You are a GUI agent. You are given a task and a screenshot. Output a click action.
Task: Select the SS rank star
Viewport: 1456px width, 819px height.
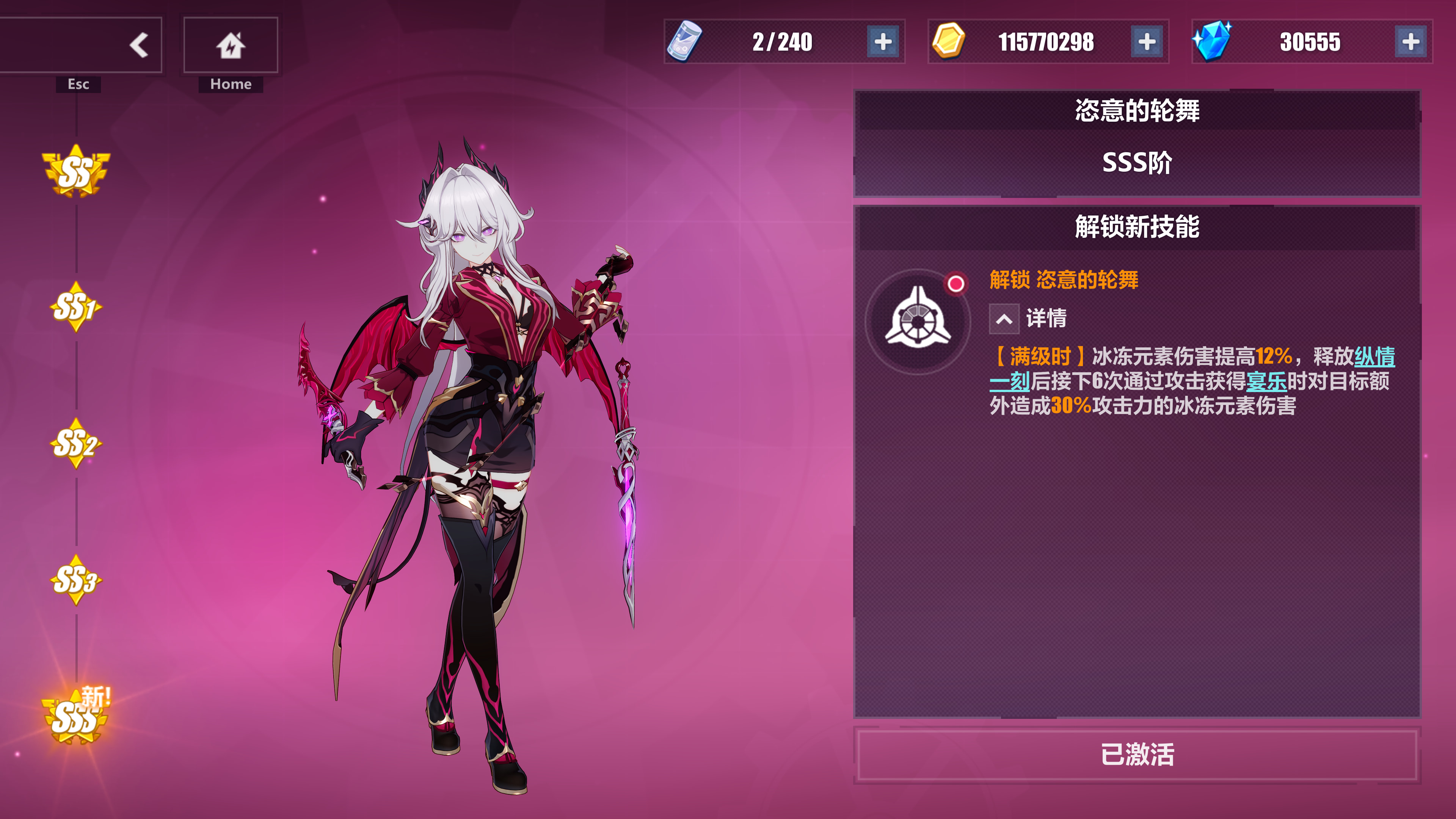(x=76, y=171)
